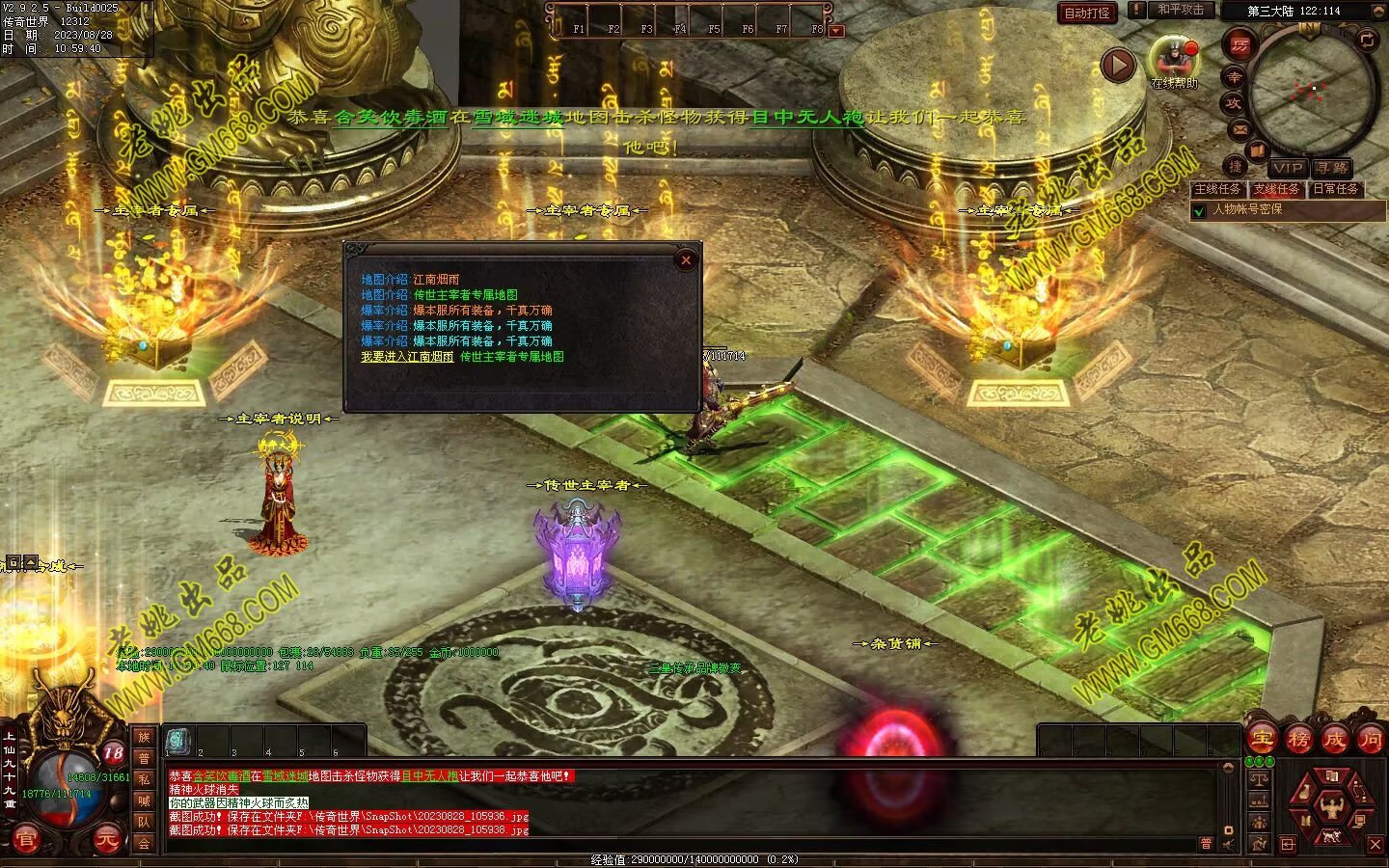The image size is (1389, 868).
Task: Change the 和平攻击 attack mode
Action: click(1181, 10)
